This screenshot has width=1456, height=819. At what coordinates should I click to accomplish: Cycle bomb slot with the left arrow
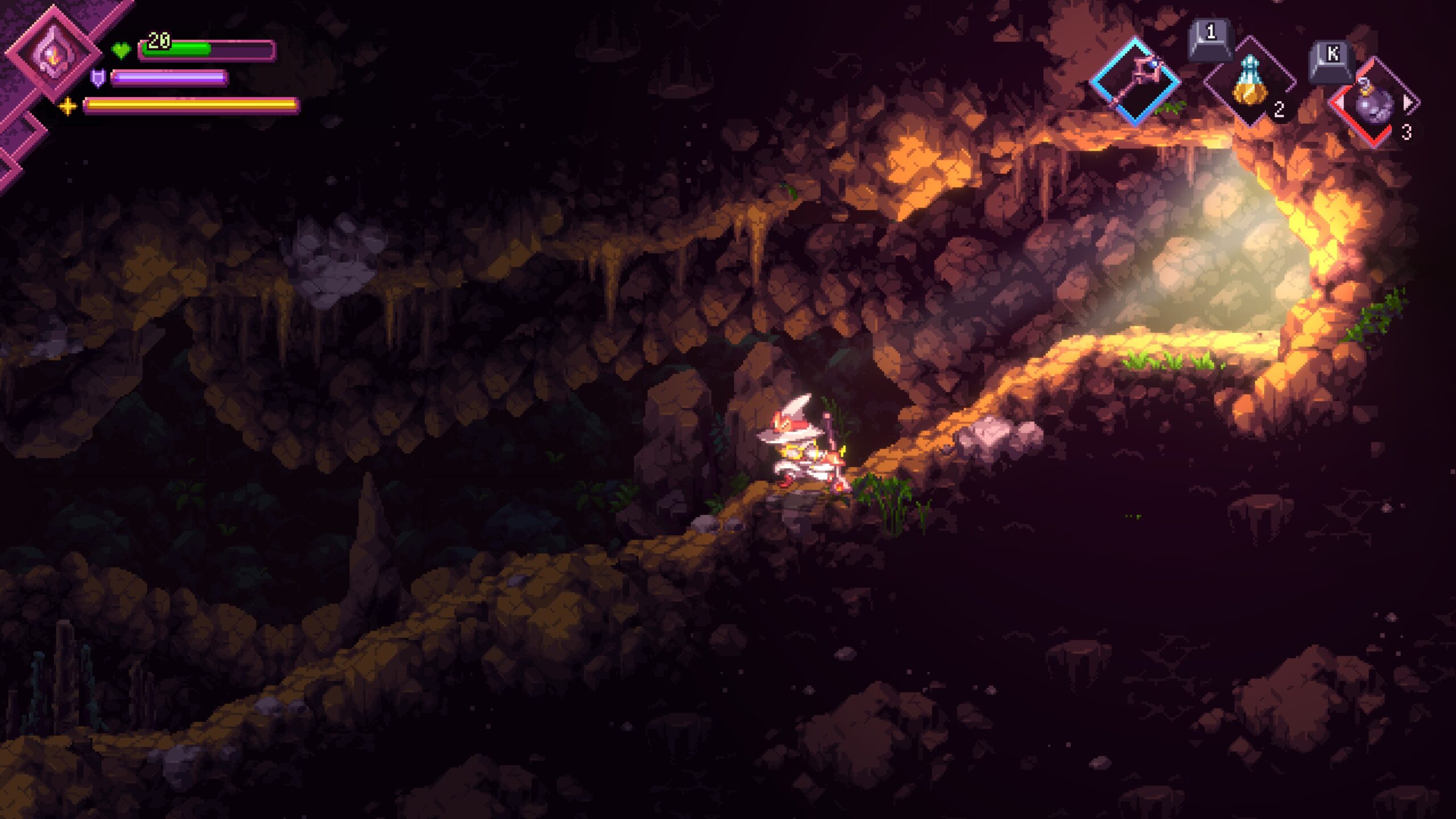[1339, 103]
